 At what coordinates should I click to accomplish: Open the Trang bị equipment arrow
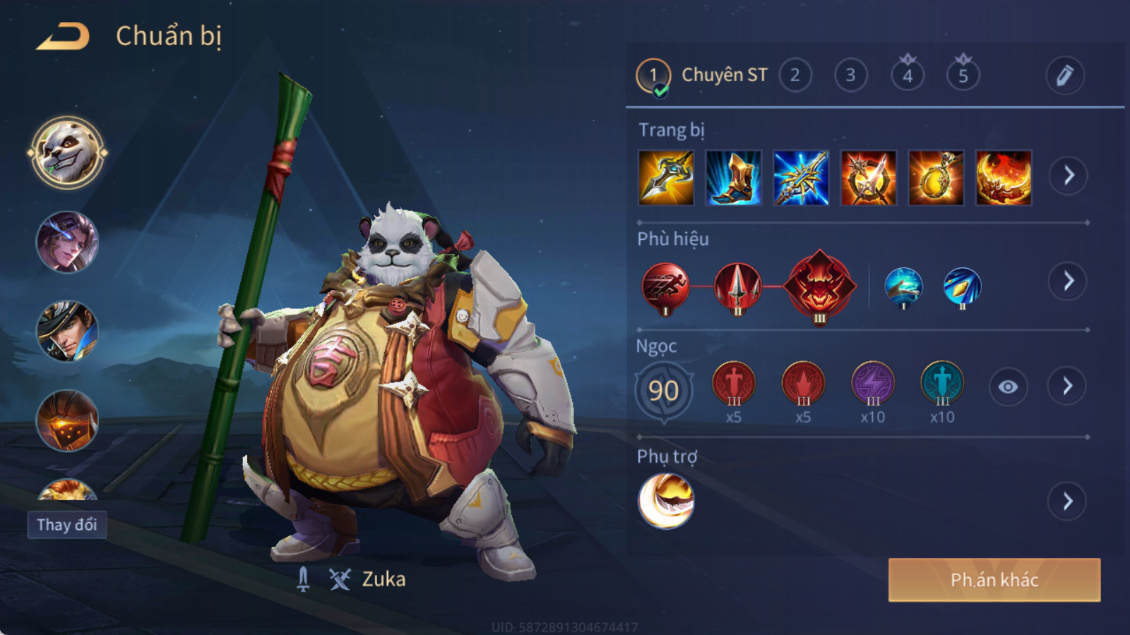(1068, 176)
